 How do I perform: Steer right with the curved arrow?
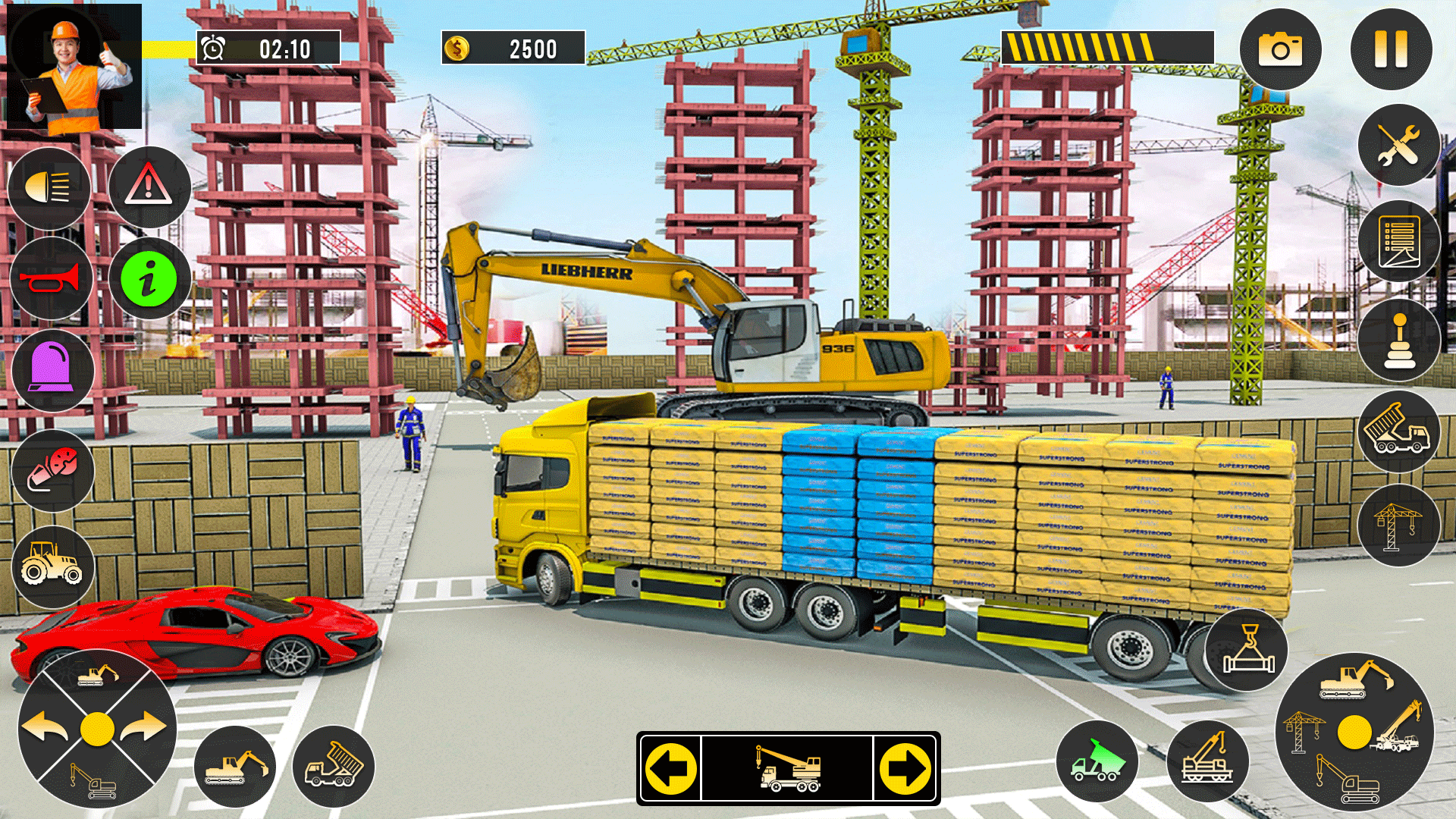coord(144,728)
